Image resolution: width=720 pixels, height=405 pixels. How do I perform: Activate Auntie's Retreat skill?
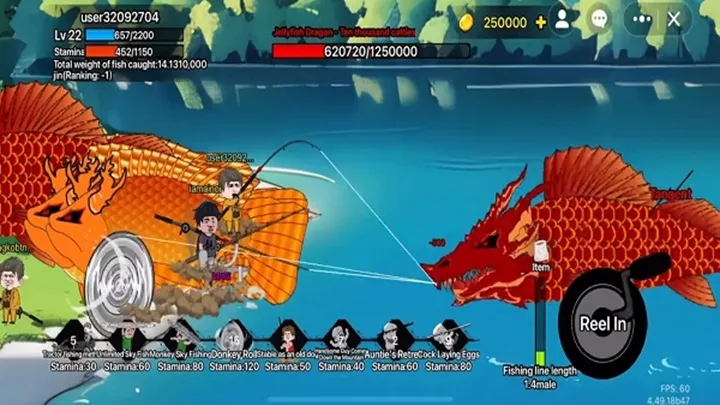[395, 337]
